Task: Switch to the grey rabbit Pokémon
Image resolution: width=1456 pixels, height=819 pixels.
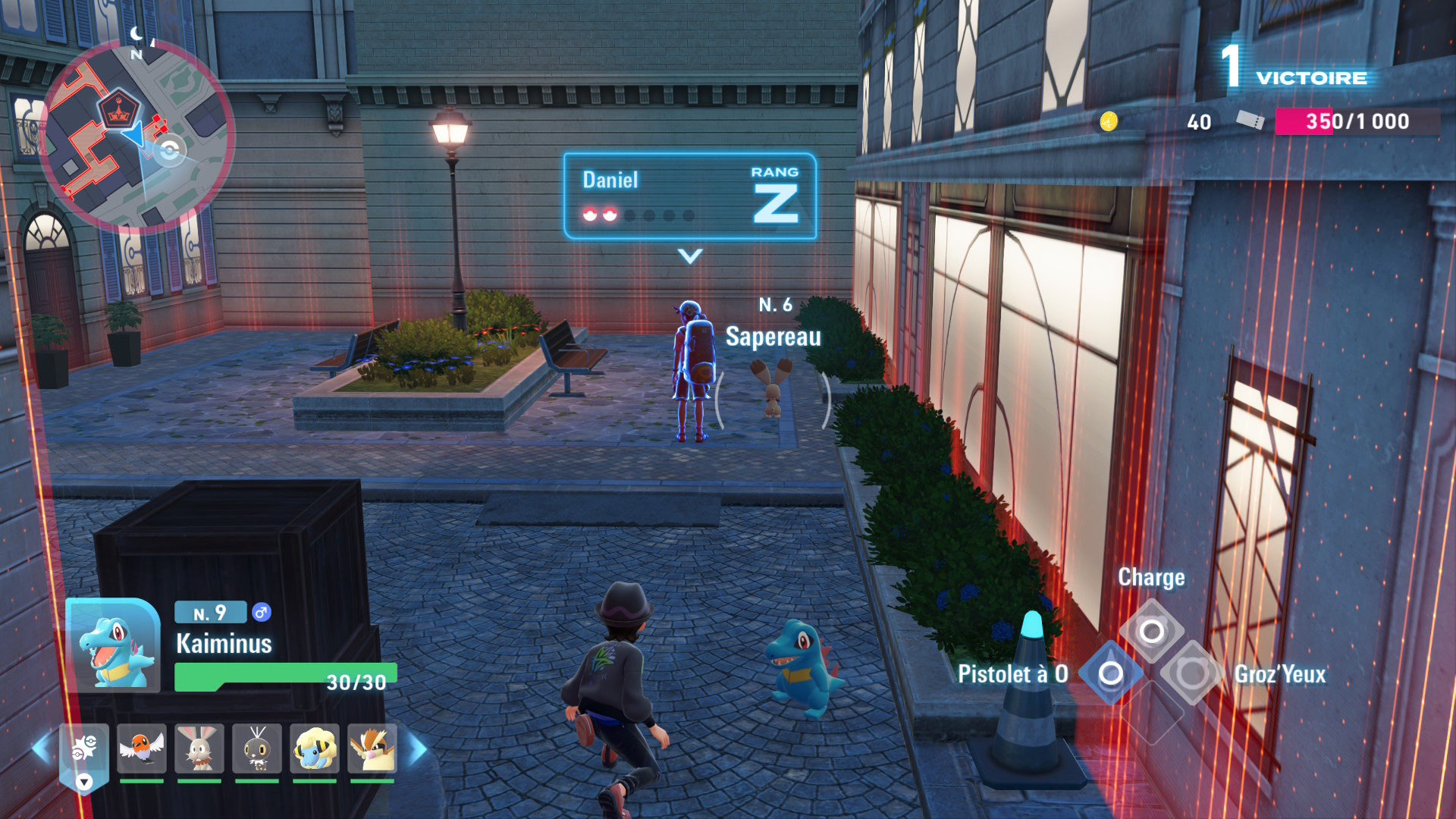Action: (x=199, y=748)
